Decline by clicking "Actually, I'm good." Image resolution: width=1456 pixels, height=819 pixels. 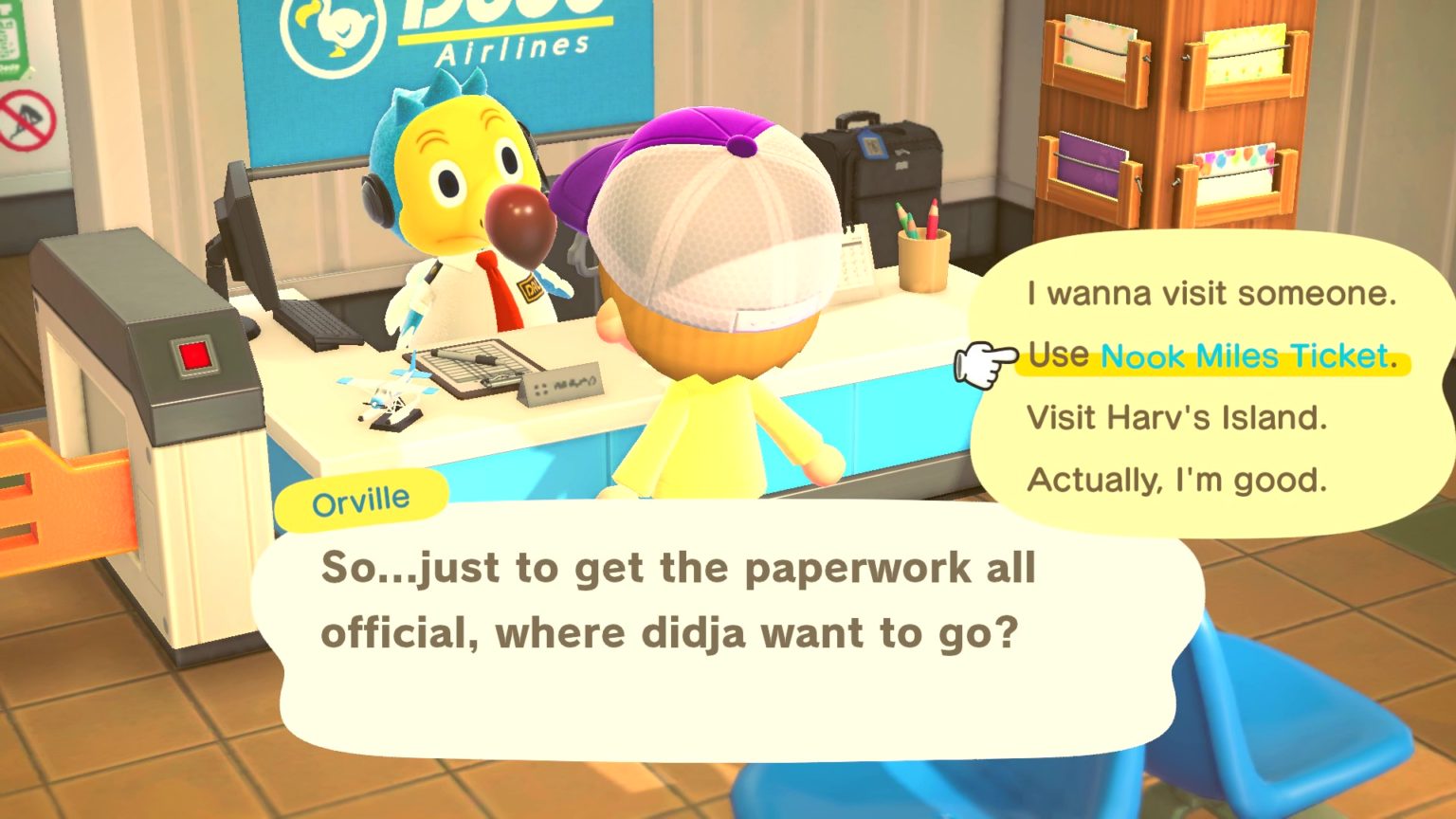(x=1178, y=480)
